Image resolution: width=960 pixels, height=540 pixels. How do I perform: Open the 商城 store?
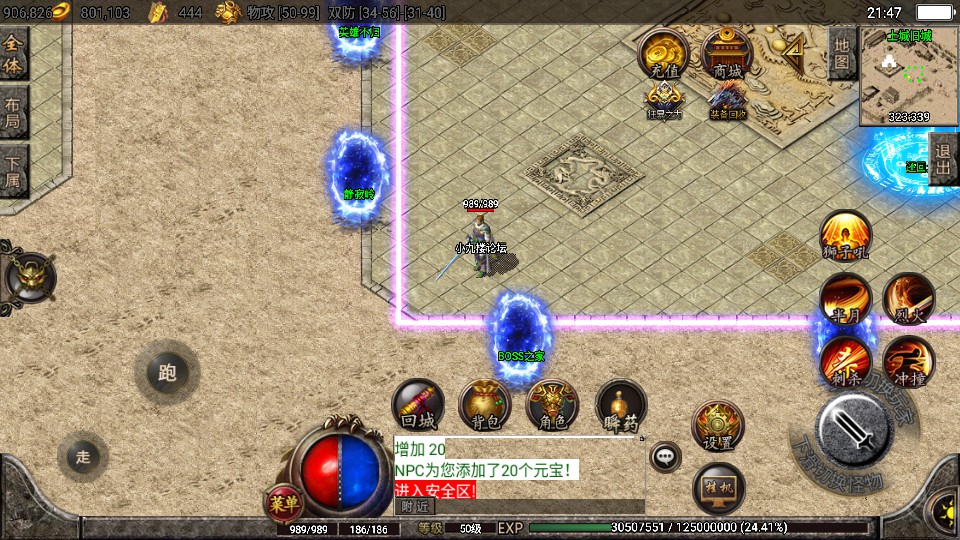click(x=727, y=54)
